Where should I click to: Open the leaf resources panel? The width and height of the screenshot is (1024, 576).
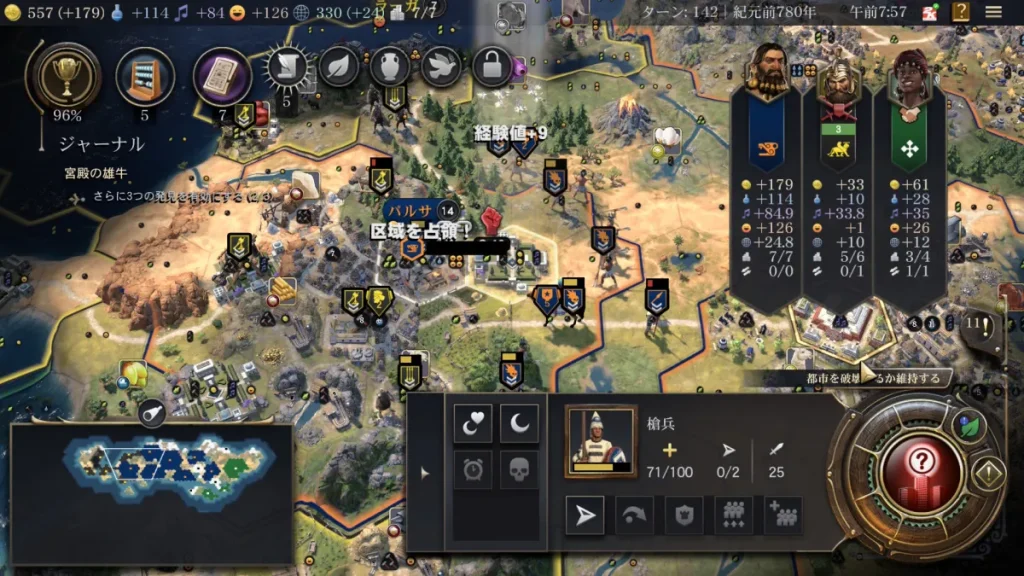[x=339, y=66]
